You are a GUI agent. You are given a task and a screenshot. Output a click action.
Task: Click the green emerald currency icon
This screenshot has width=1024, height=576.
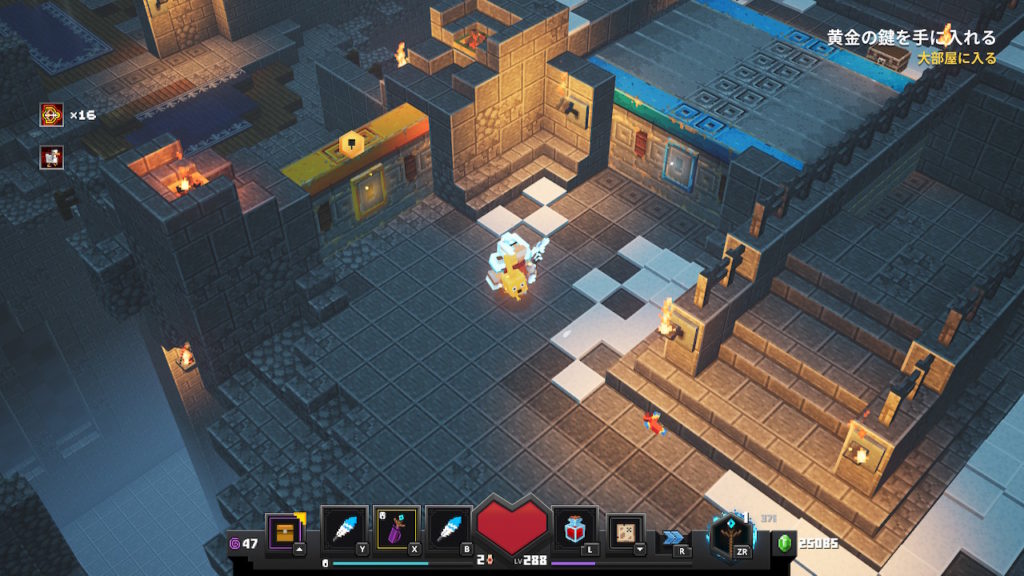[786, 543]
